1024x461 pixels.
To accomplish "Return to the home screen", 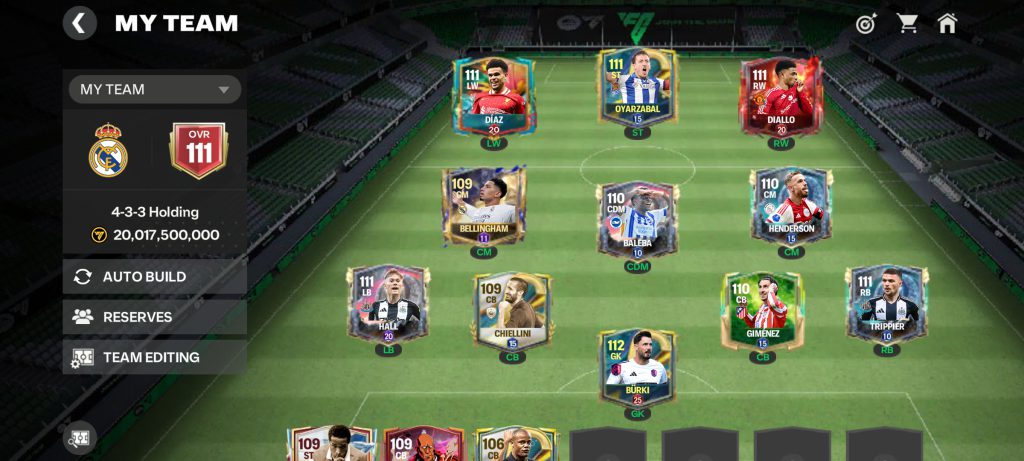I will pos(947,23).
